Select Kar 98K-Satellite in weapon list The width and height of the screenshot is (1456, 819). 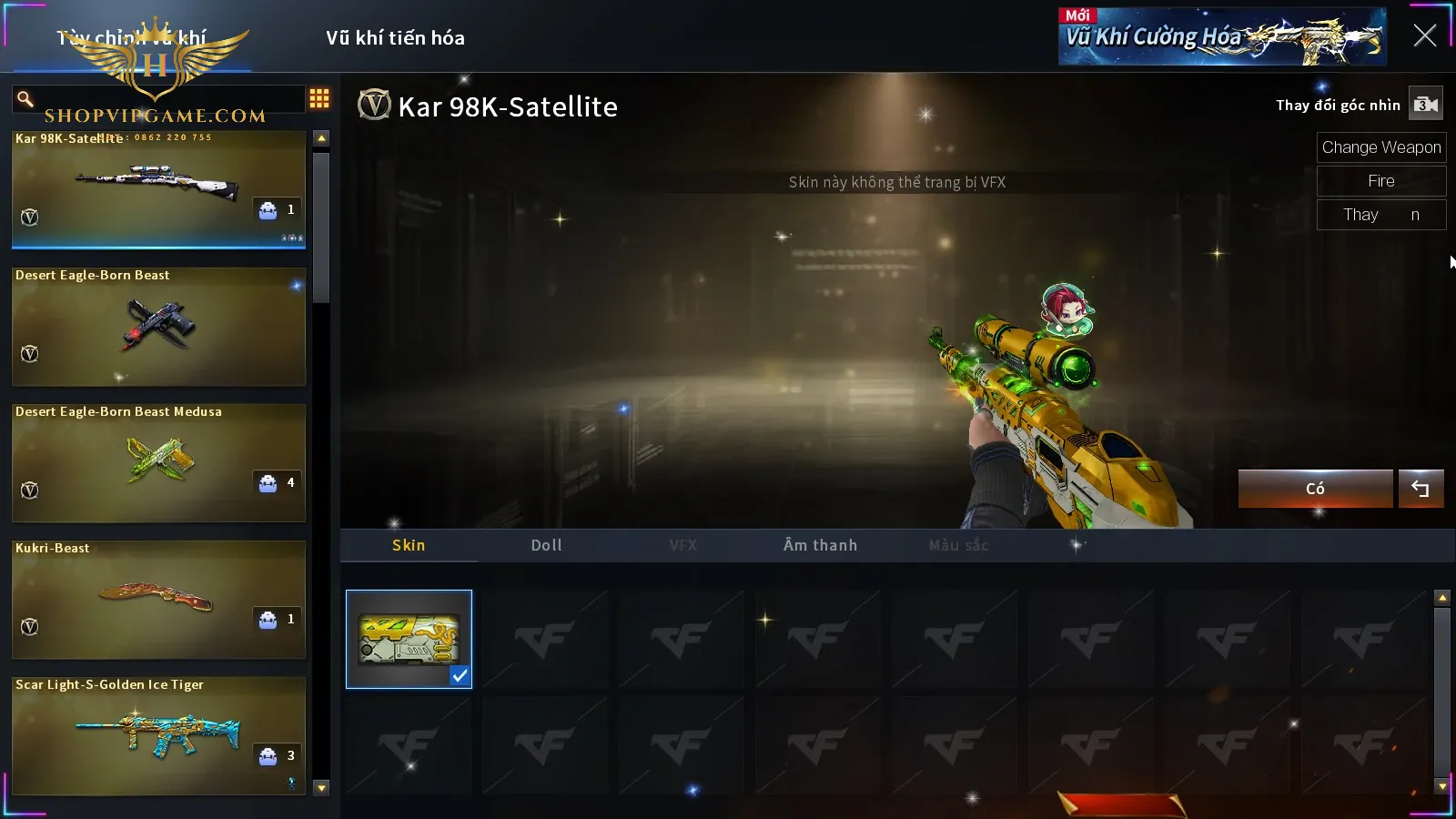[158, 189]
